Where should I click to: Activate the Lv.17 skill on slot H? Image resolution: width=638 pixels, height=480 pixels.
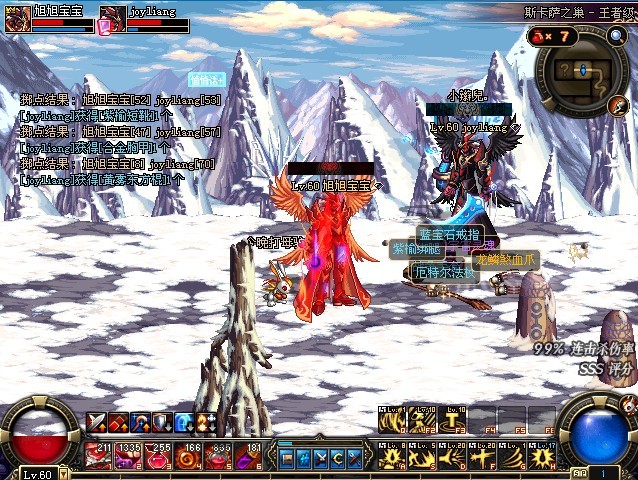pos(541,456)
